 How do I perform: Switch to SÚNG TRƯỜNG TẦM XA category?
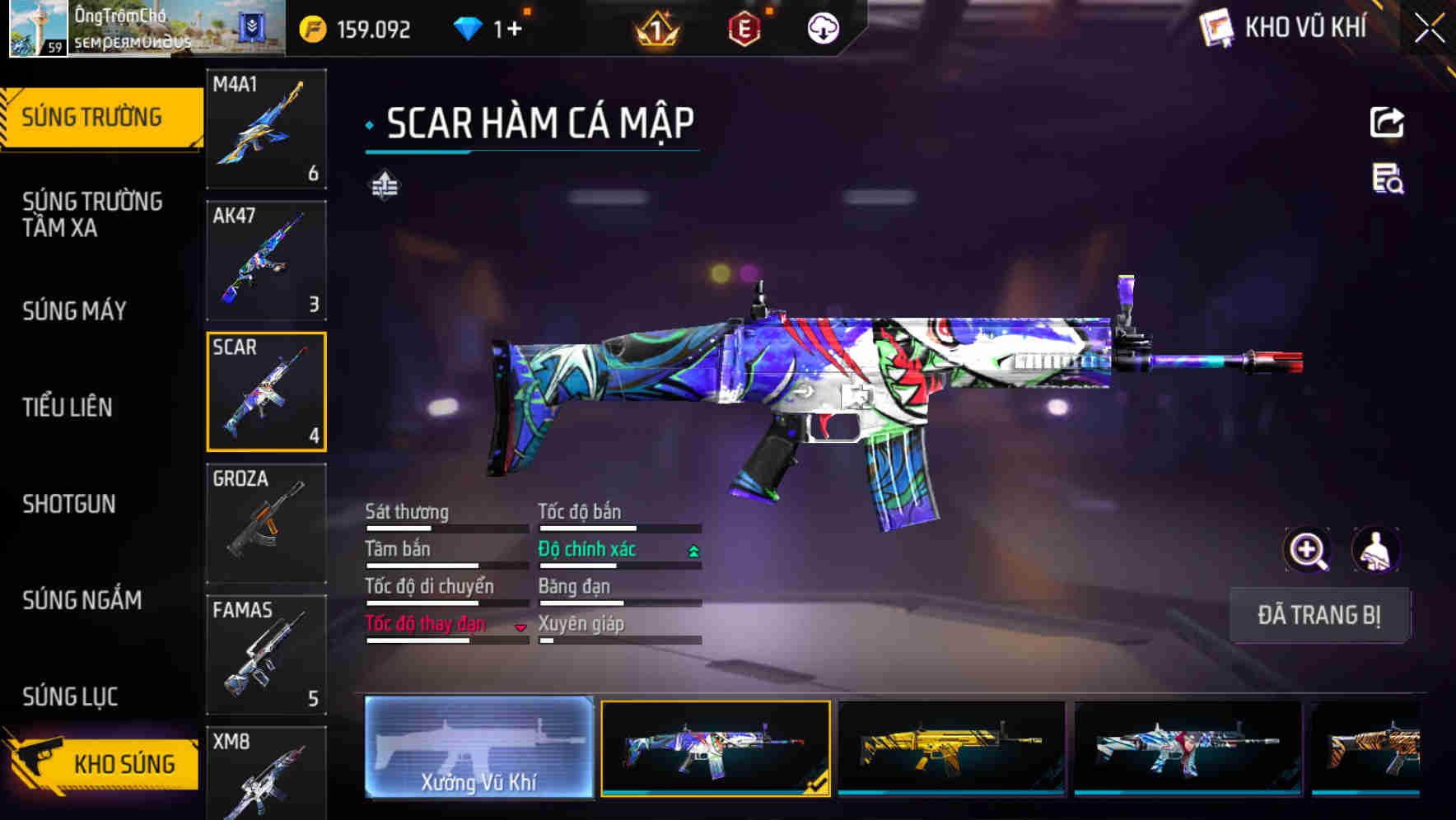[x=94, y=214]
